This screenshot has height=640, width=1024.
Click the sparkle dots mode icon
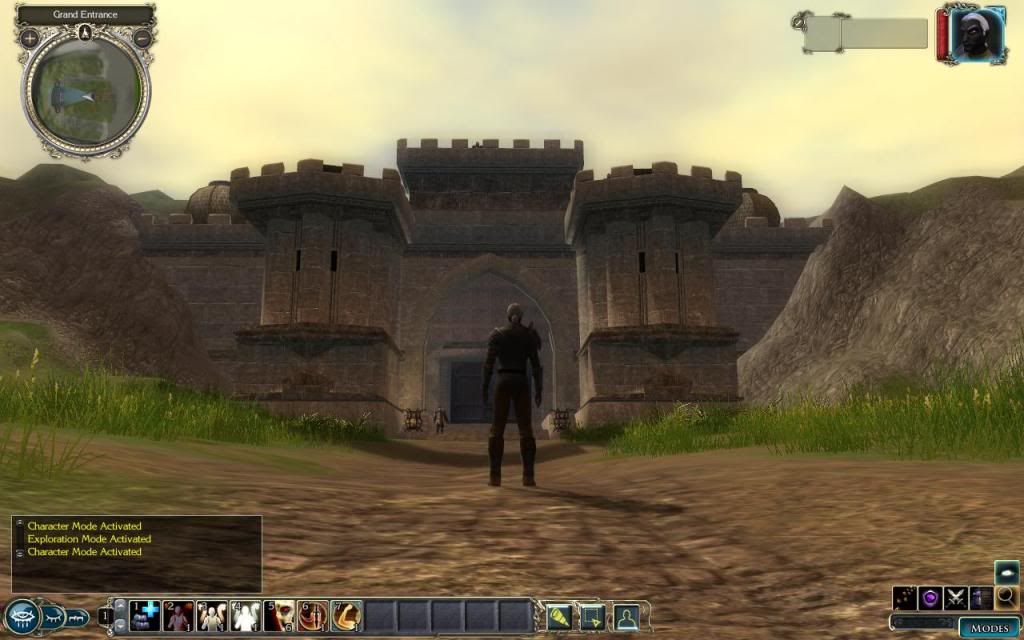tap(906, 597)
